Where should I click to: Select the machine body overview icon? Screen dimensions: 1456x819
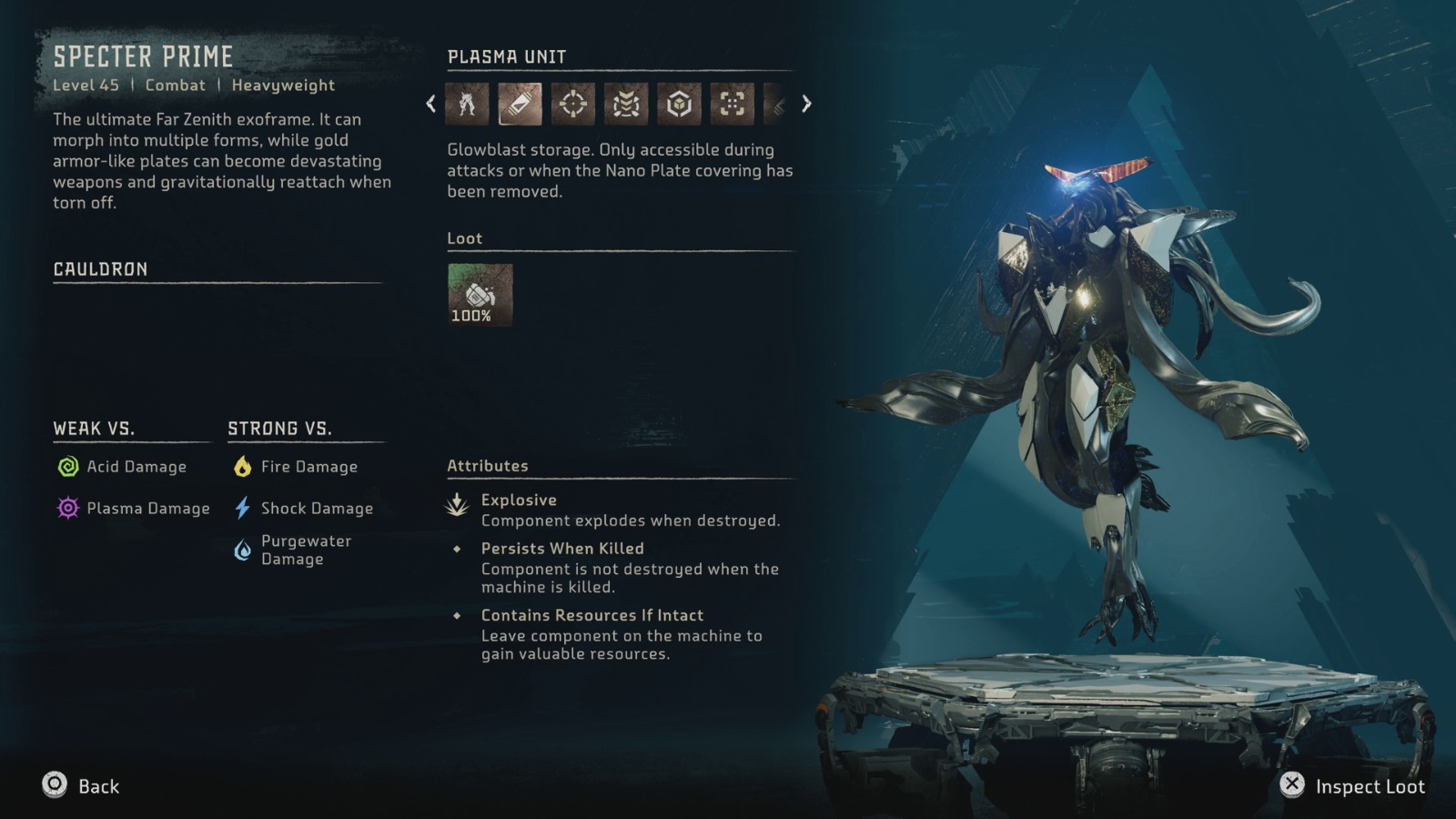[x=467, y=104]
